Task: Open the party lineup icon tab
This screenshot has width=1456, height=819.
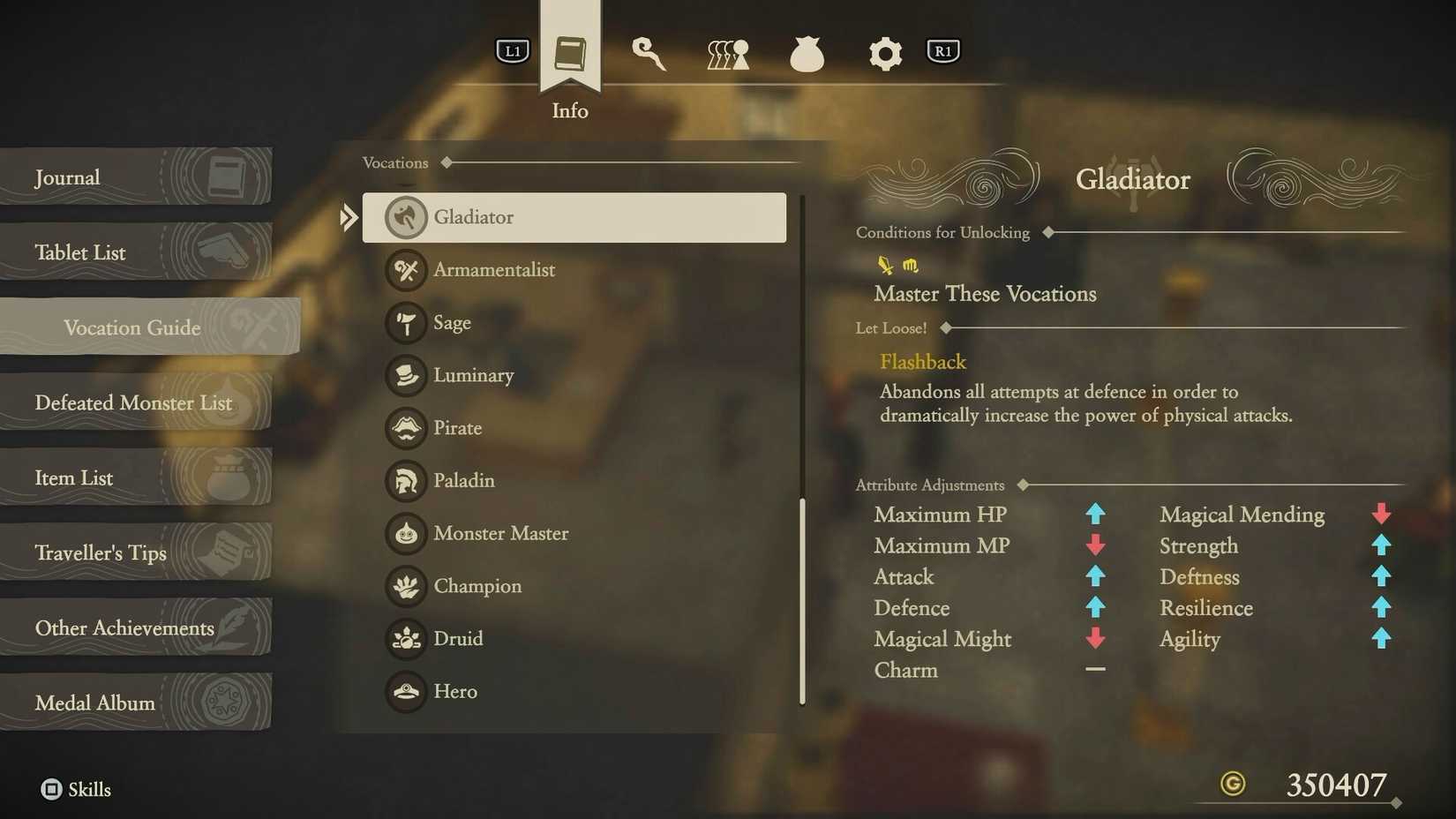Action: click(725, 53)
